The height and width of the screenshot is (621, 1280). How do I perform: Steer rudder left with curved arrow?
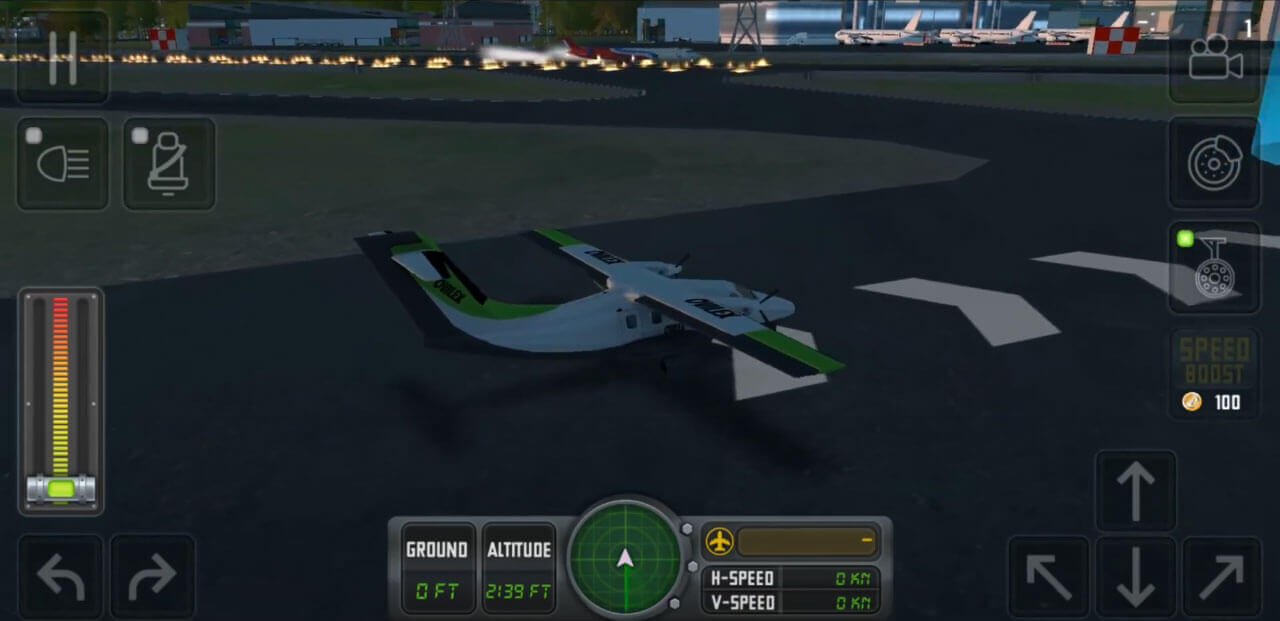60,577
